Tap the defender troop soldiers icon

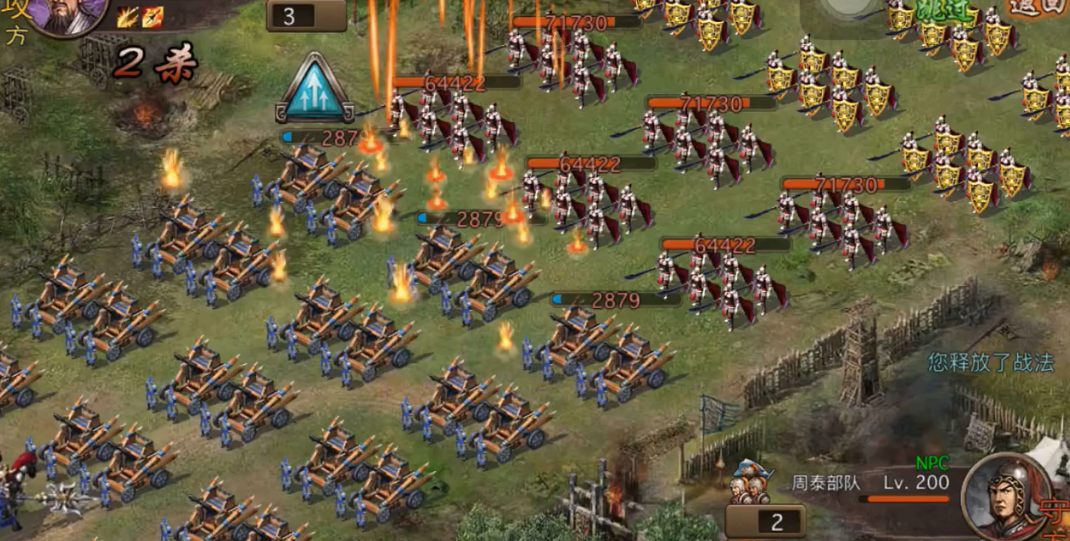tap(752, 483)
